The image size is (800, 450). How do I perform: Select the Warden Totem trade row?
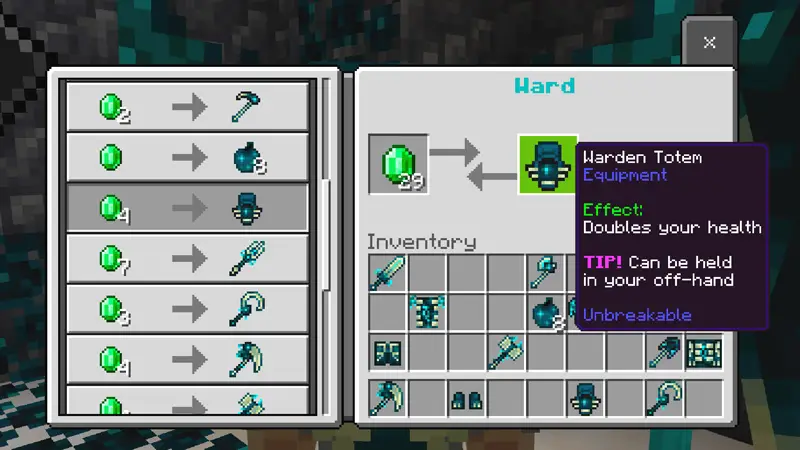[x=187, y=208]
